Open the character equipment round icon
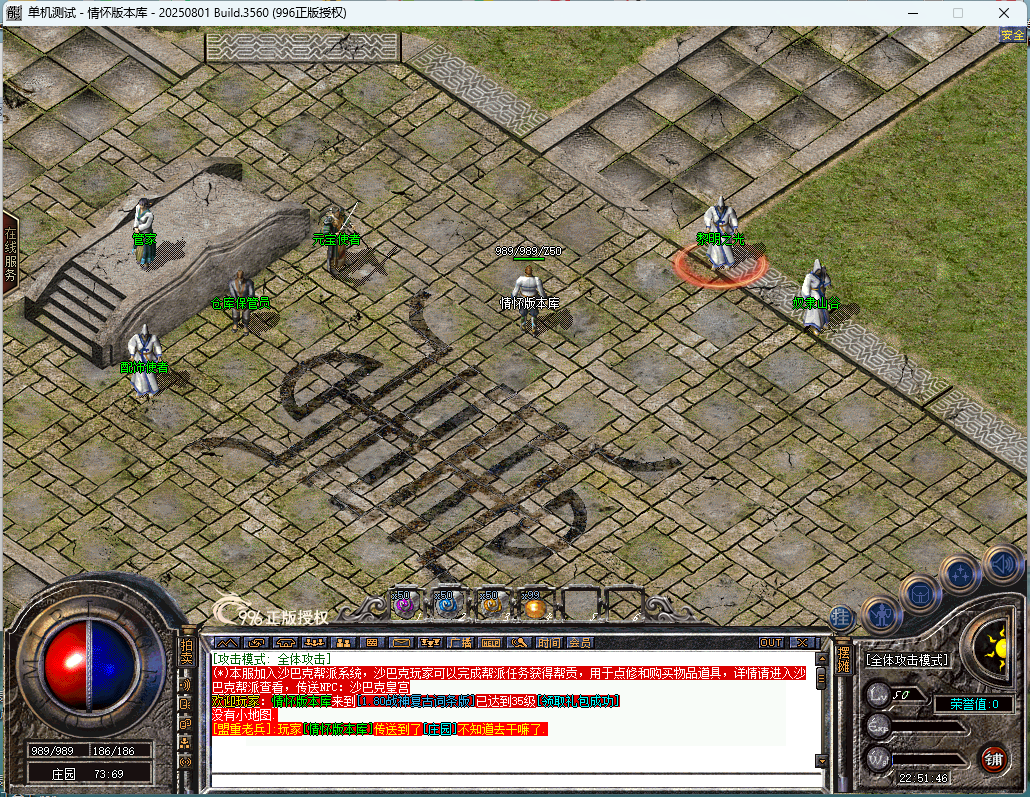1030x797 pixels. click(881, 613)
